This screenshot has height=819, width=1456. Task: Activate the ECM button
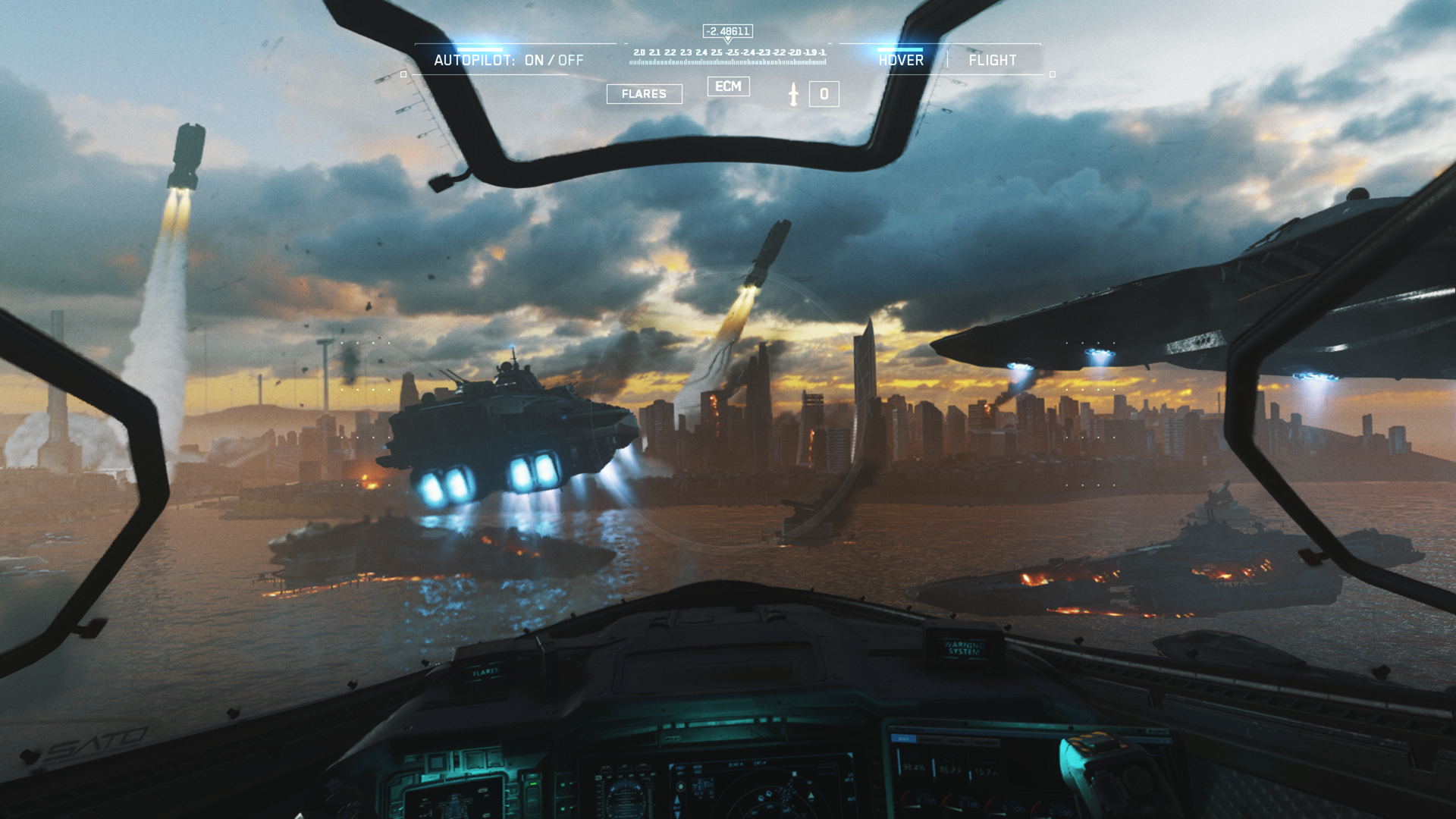pyautogui.click(x=728, y=86)
